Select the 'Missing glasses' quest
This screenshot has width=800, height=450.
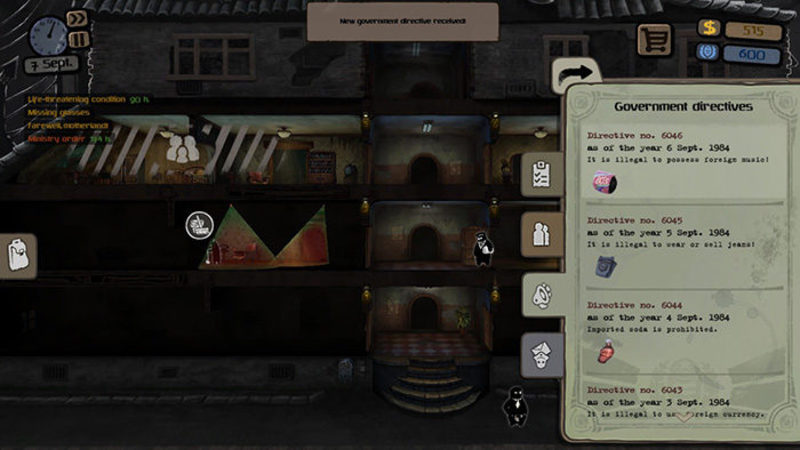pos(58,113)
